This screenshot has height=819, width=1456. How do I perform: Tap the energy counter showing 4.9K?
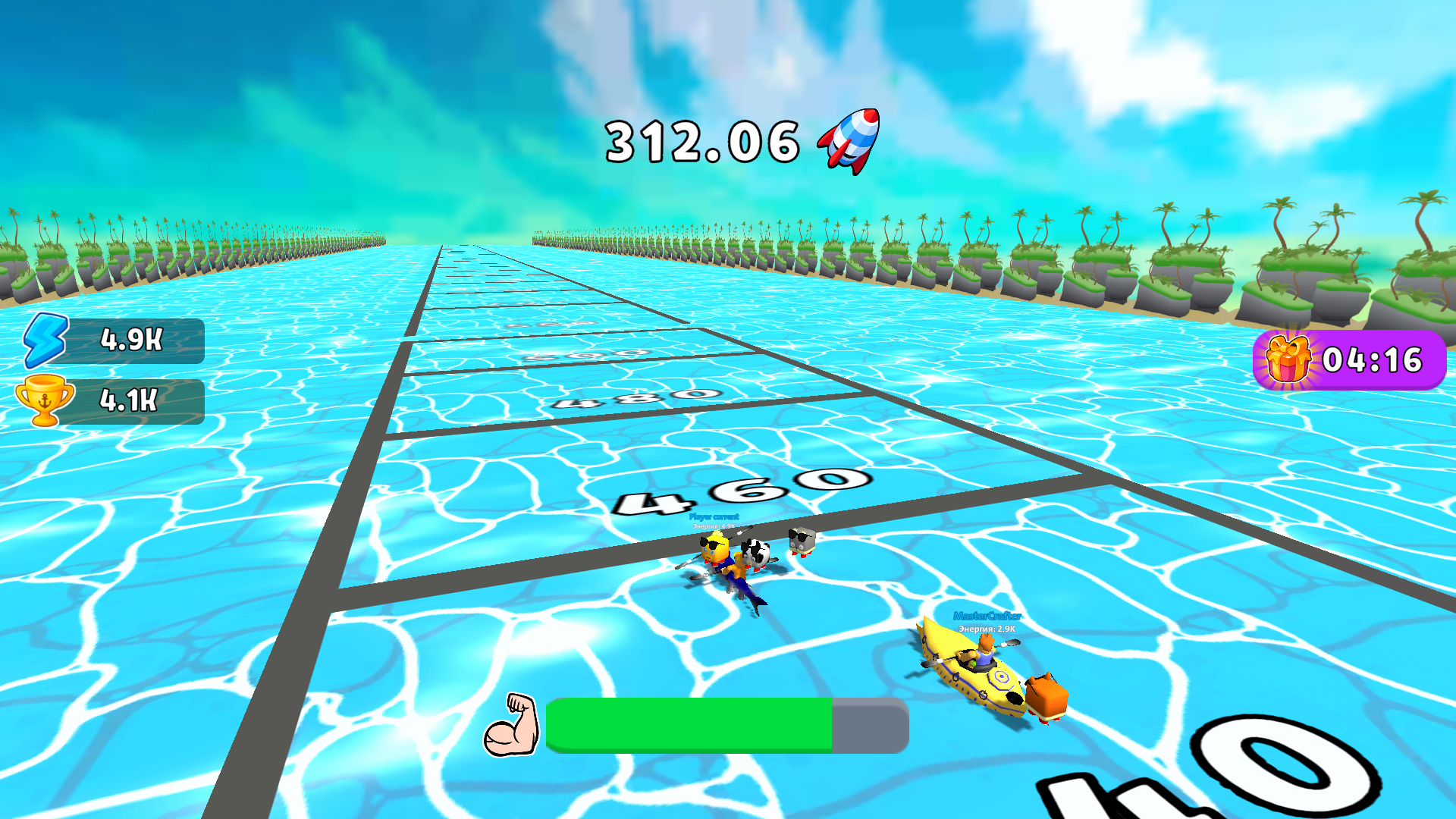130,338
